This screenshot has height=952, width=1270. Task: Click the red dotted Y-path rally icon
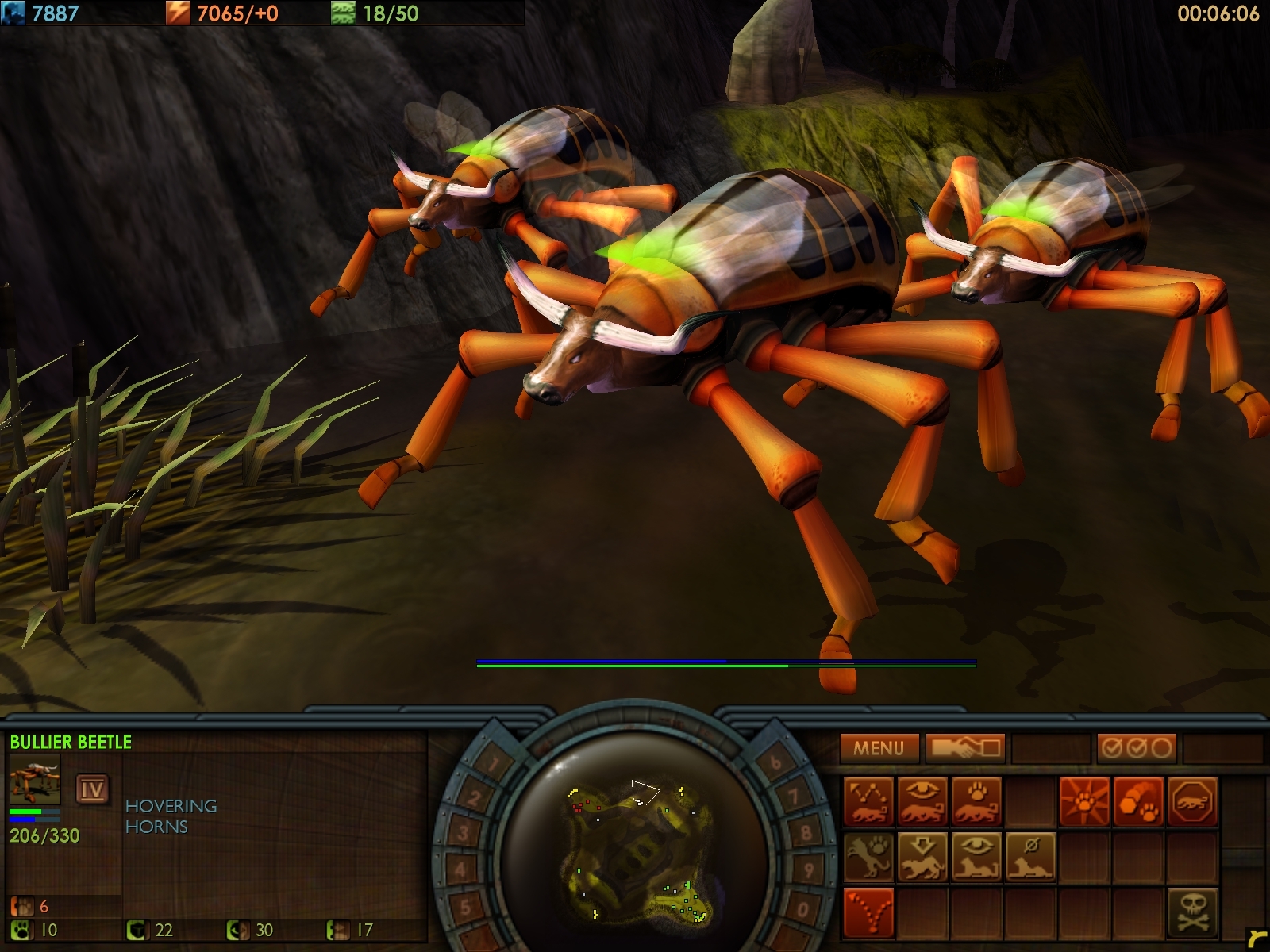[868, 912]
